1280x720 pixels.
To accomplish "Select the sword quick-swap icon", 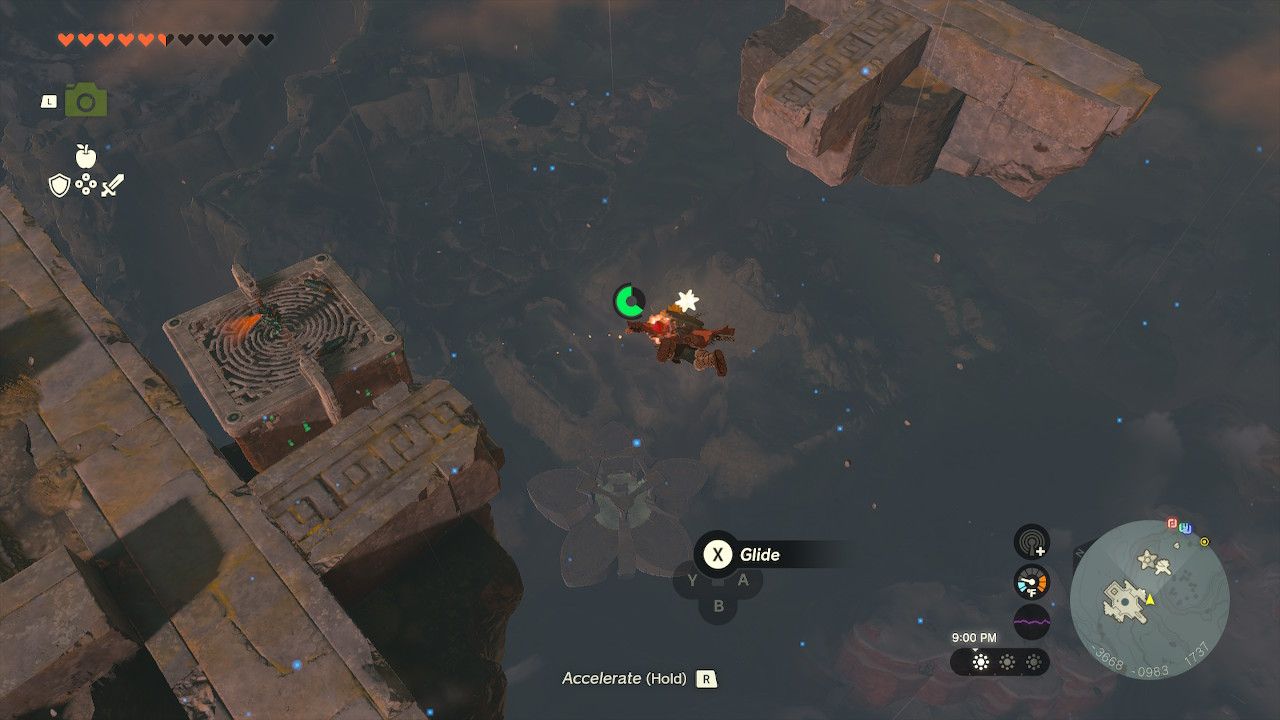I will click(x=113, y=186).
